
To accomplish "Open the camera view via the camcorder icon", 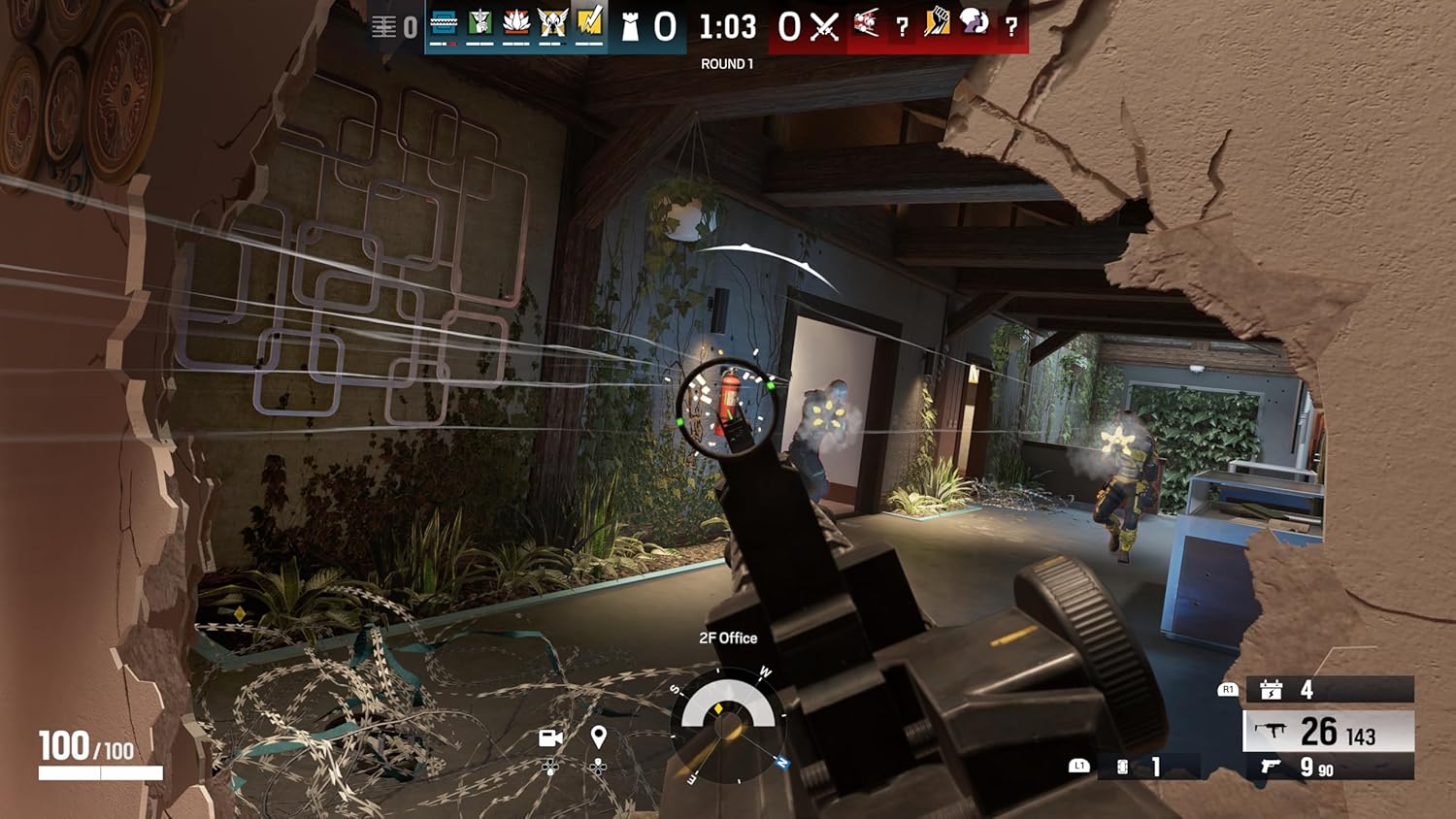I will click(550, 737).
